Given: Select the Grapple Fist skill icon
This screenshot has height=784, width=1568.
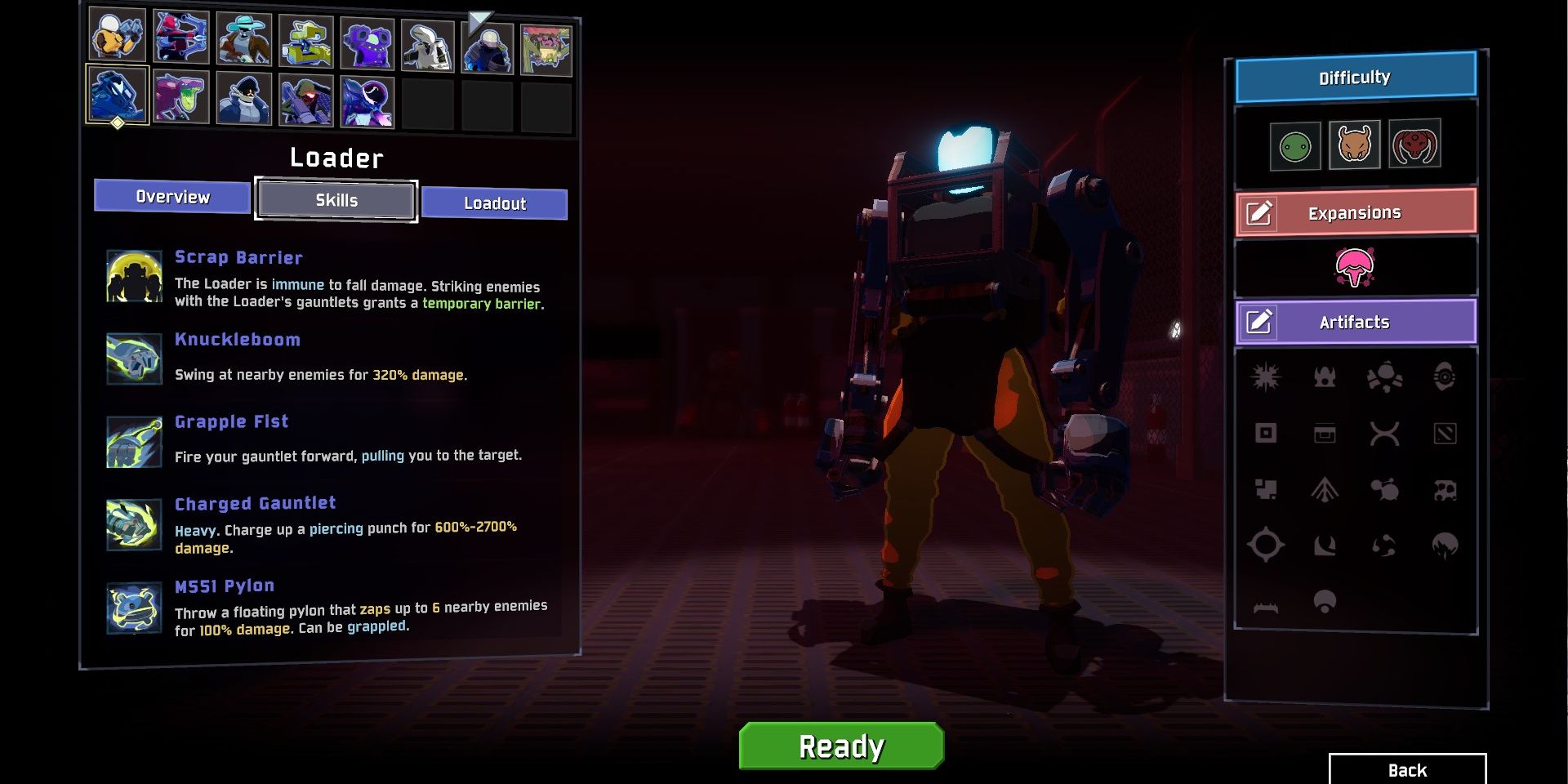Looking at the screenshot, I should (134, 441).
